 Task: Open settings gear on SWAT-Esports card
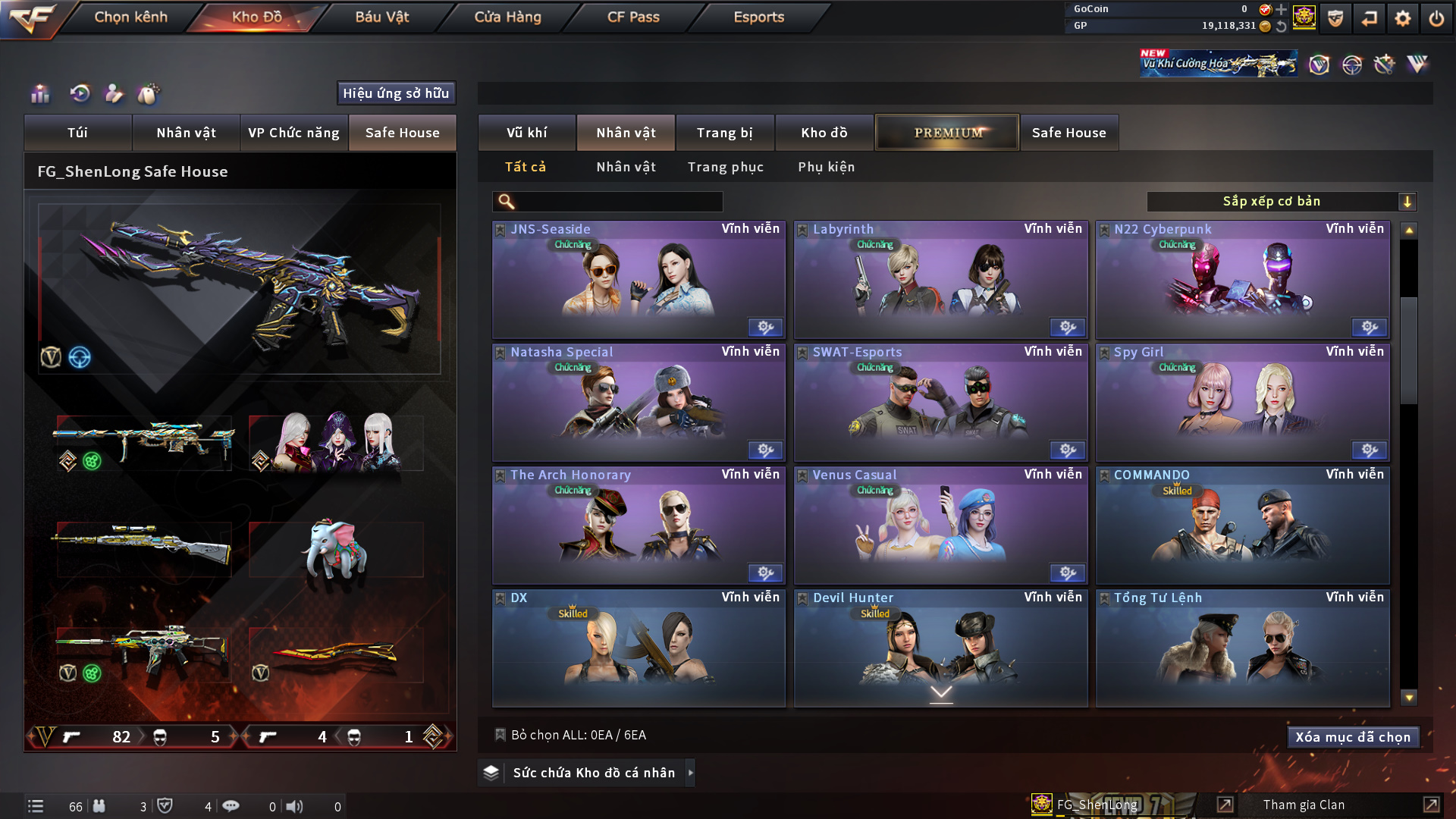1067,450
